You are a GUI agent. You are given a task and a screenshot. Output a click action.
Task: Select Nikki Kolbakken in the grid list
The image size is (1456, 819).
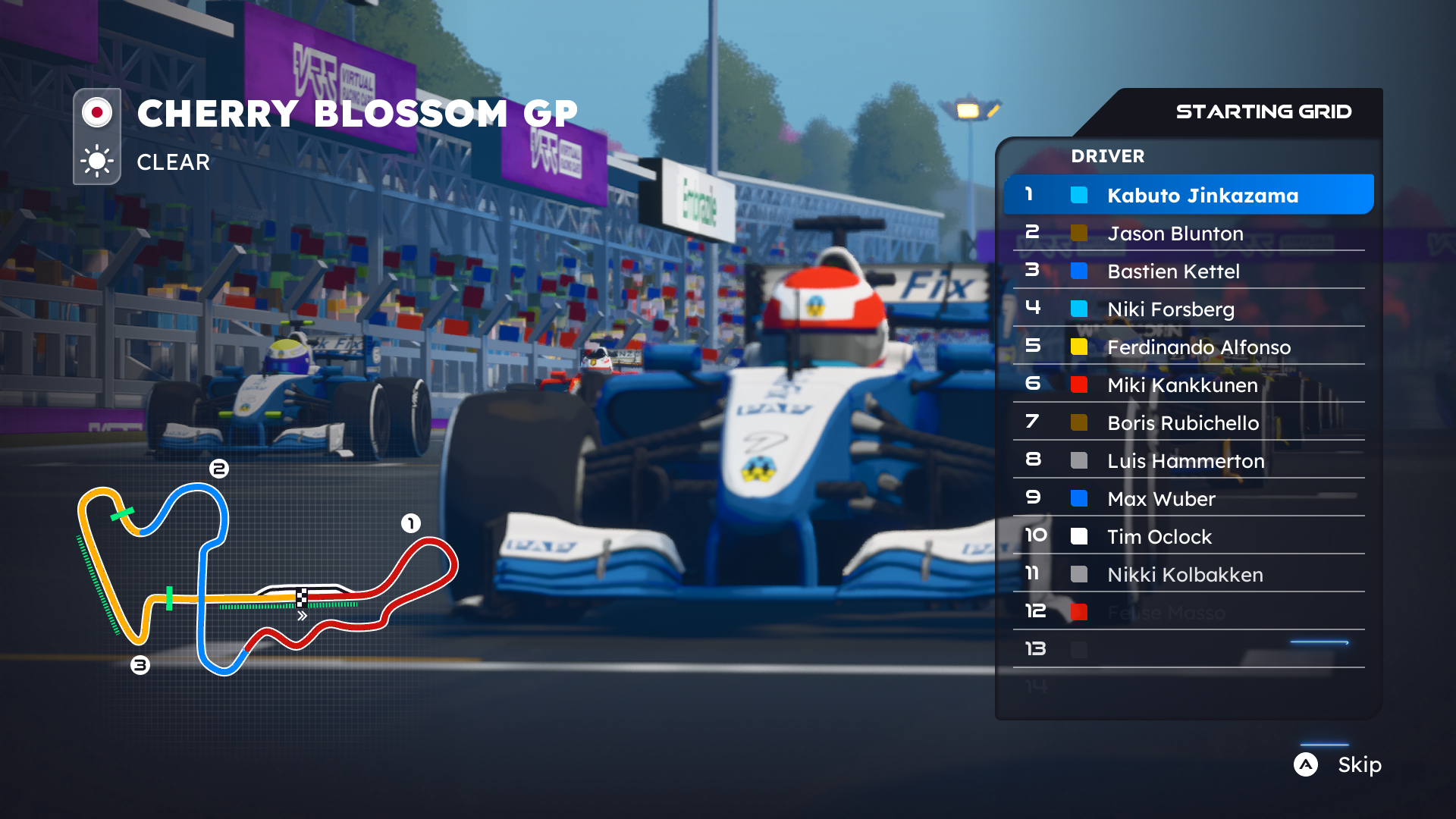coord(1185,575)
